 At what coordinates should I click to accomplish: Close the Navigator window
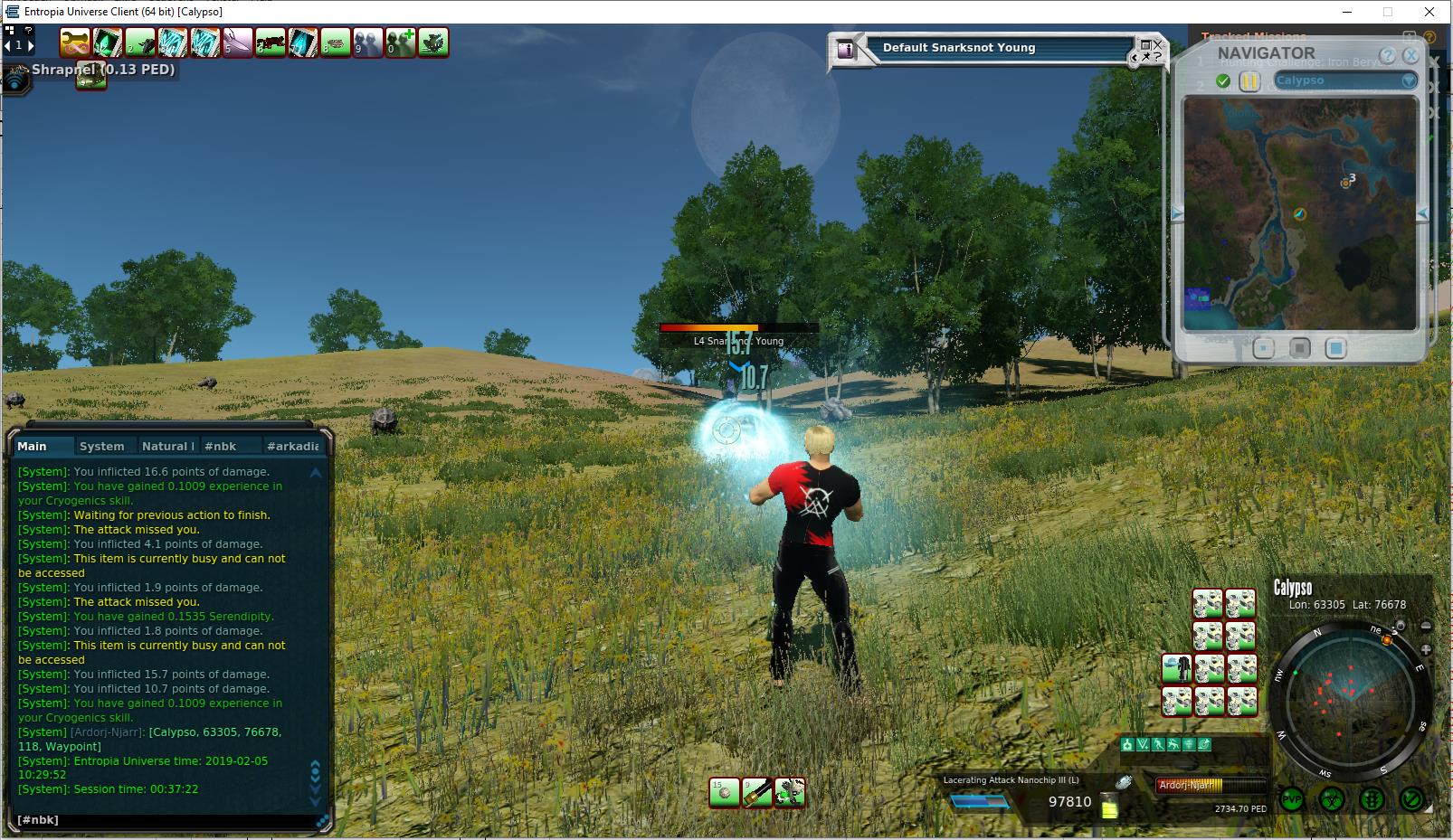[x=1410, y=56]
